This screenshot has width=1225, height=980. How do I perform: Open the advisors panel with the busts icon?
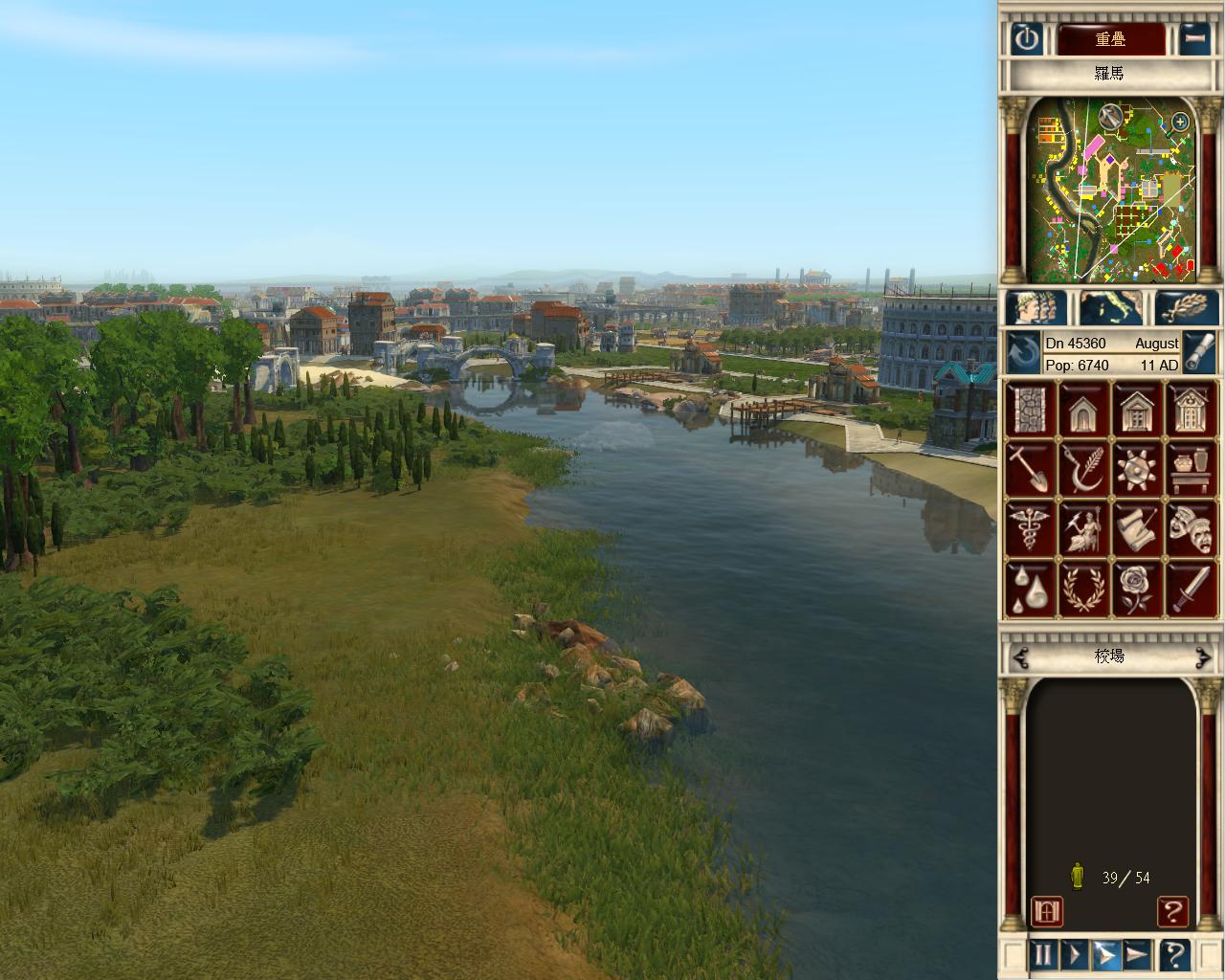click(x=1036, y=308)
